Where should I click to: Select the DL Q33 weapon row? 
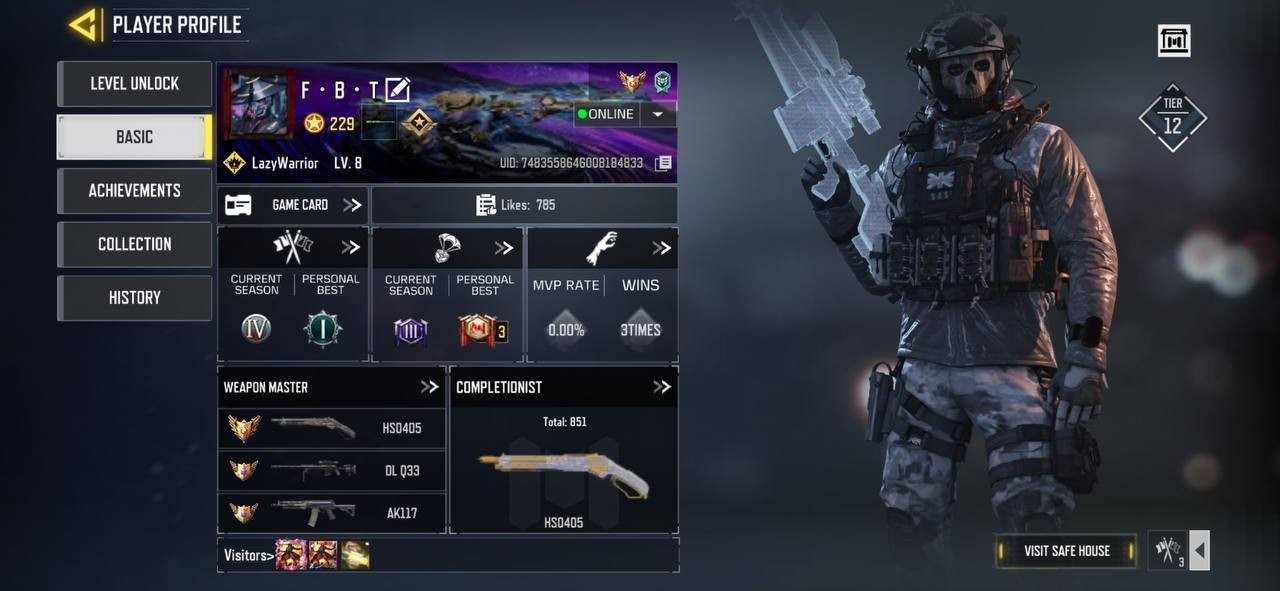pos(332,471)
